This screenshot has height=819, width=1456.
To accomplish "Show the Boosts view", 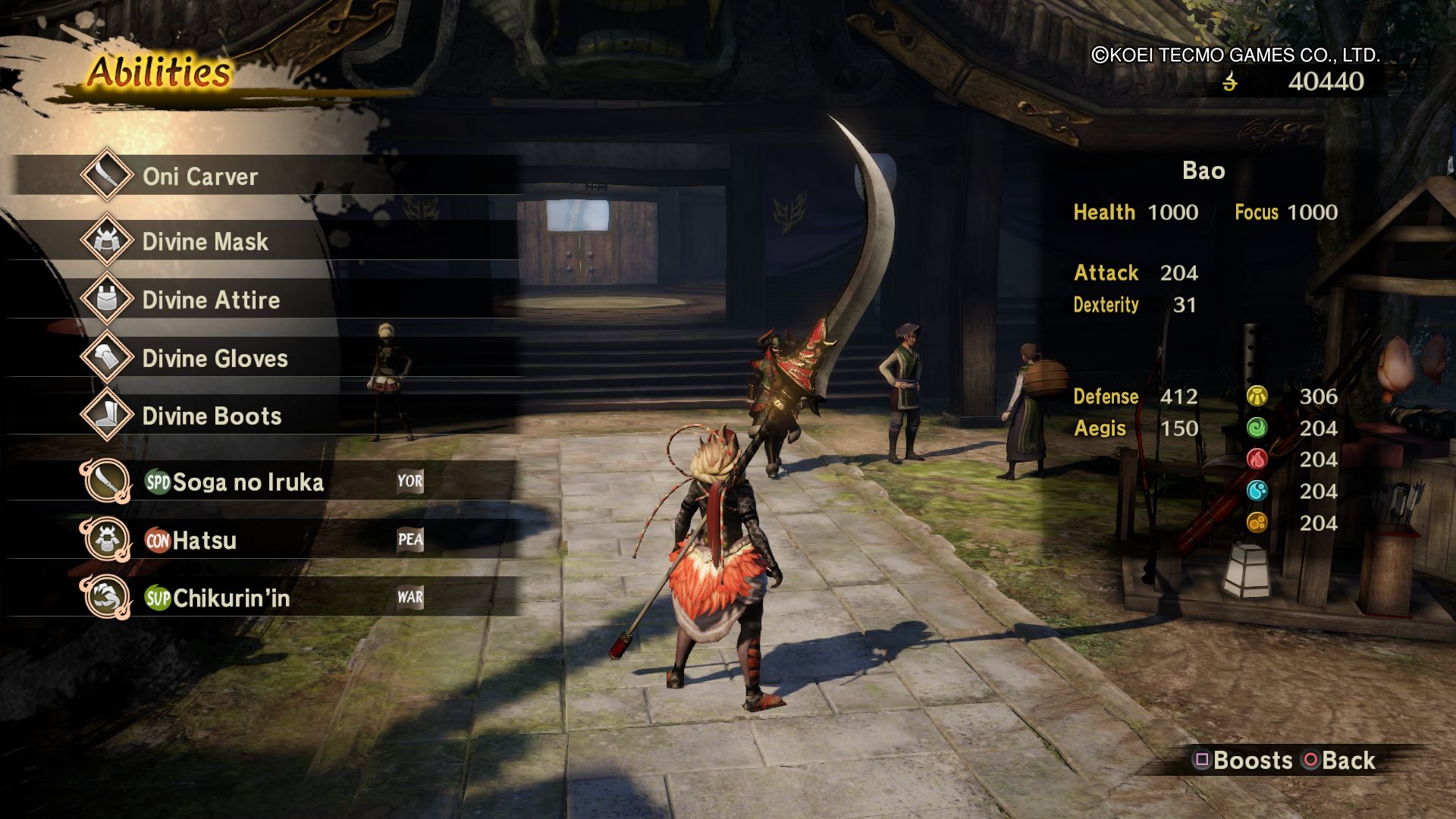I will [1244, 761].
